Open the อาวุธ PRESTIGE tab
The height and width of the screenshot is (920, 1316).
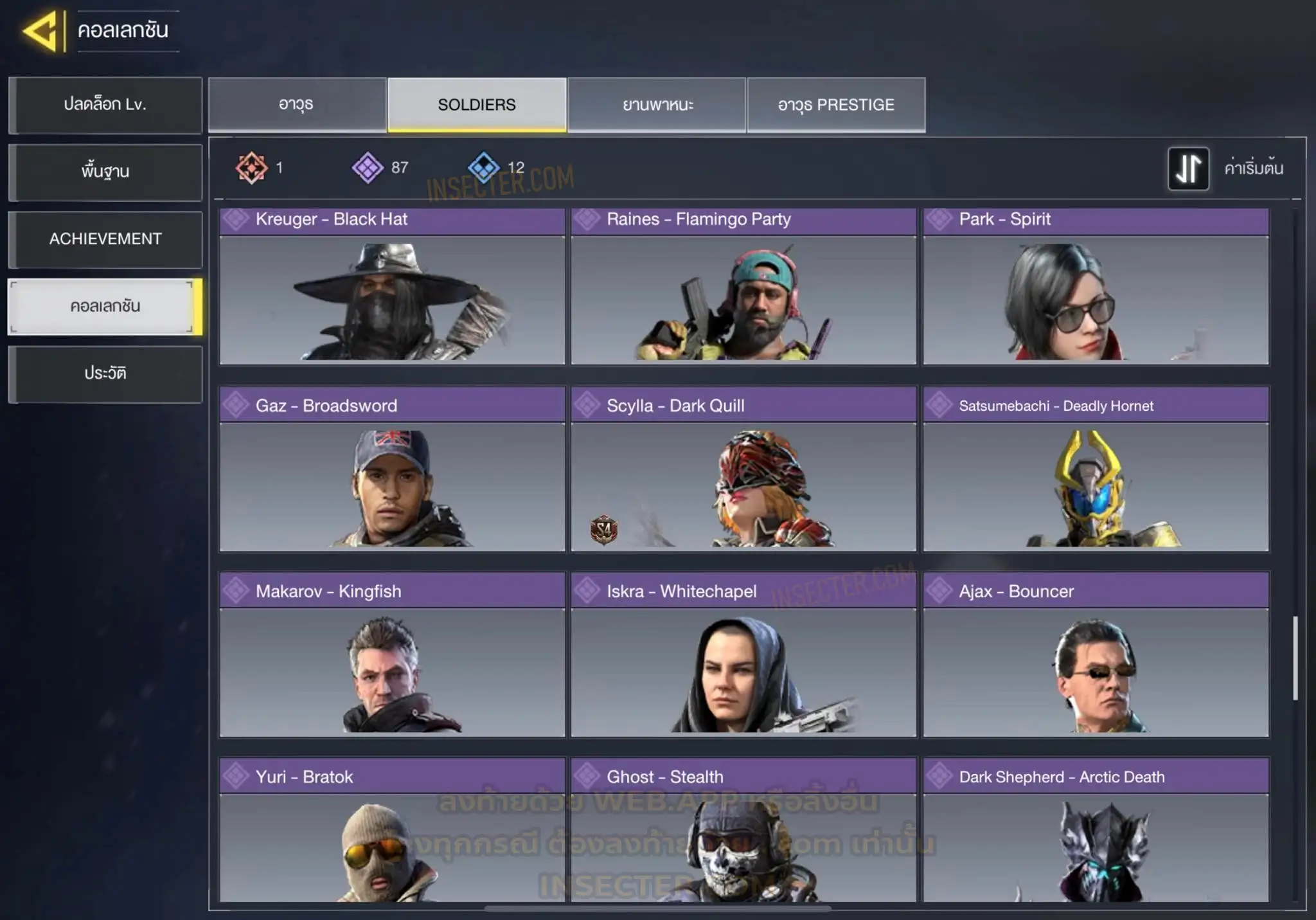(x=836, y=105)
